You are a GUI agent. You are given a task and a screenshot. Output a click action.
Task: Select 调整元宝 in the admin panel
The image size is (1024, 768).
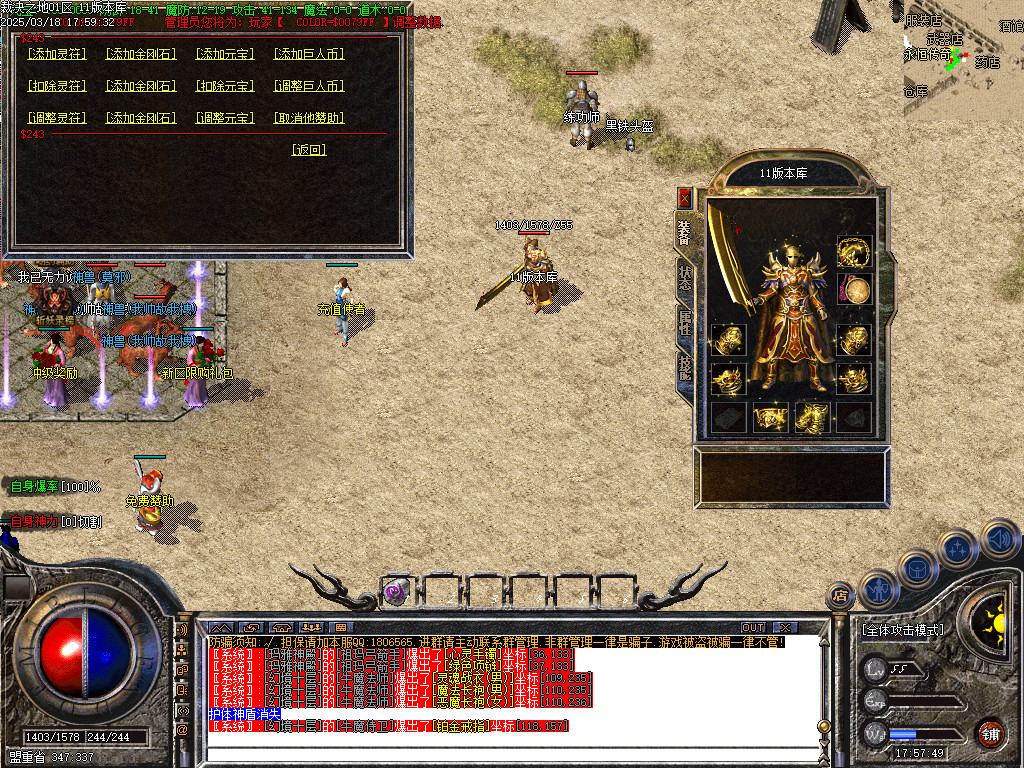[x=225, y=118]
